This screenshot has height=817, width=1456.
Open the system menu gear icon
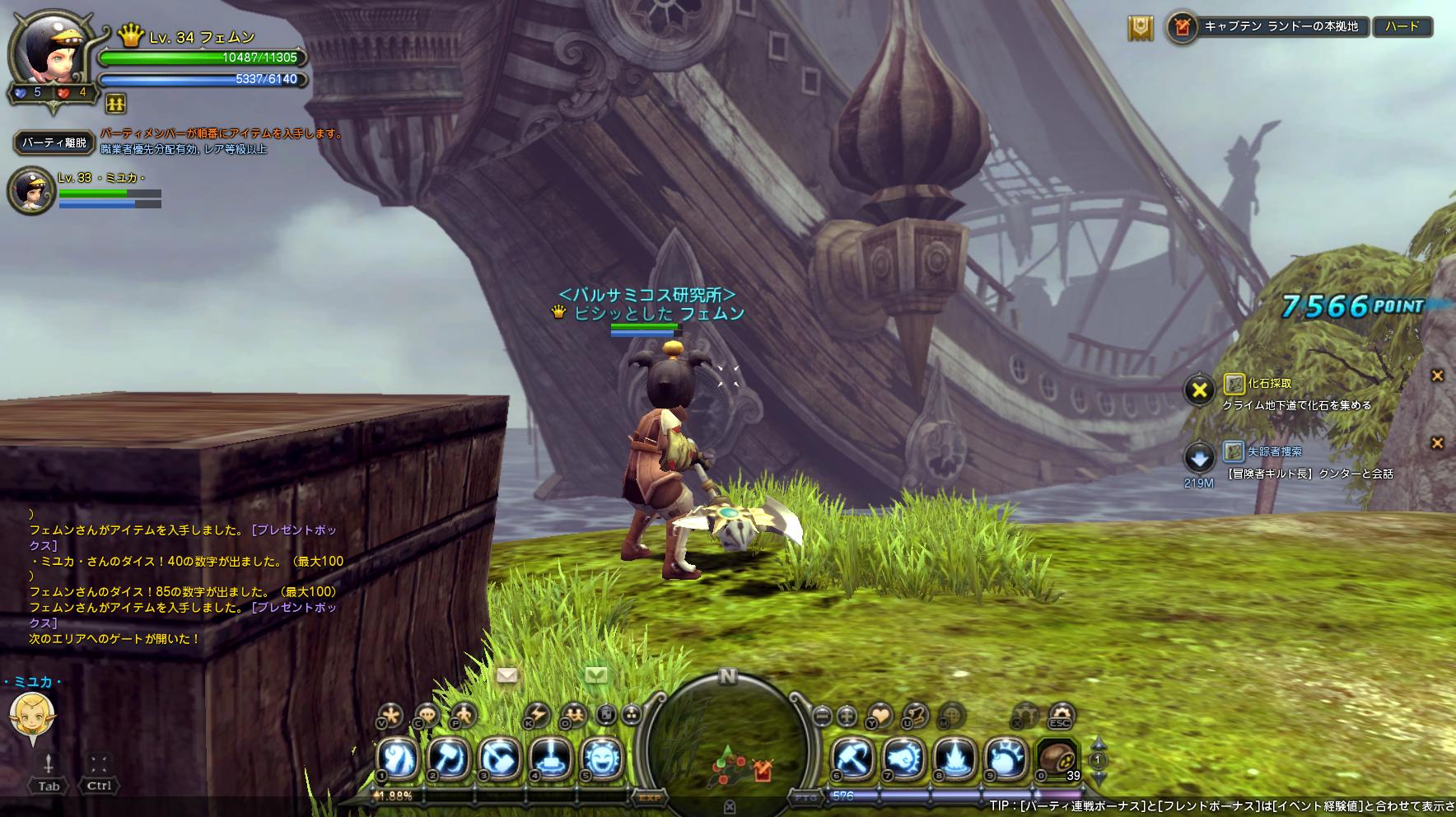(1061, 714)
